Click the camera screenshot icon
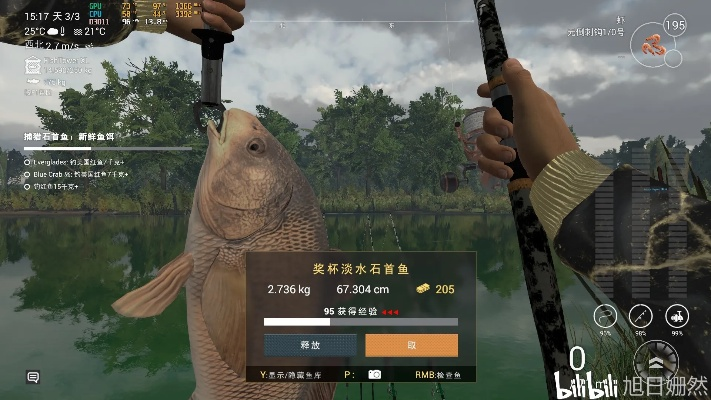The image size is (711, 400). tap(375, 374)
